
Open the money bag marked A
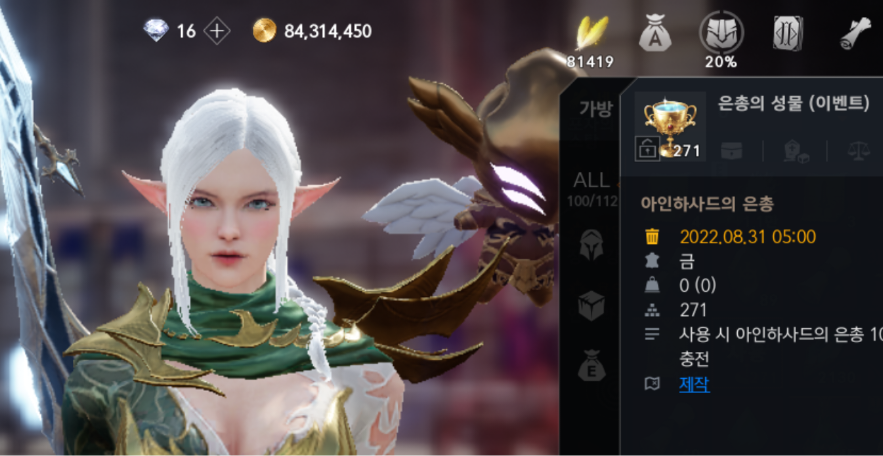[x=654, y=34]
